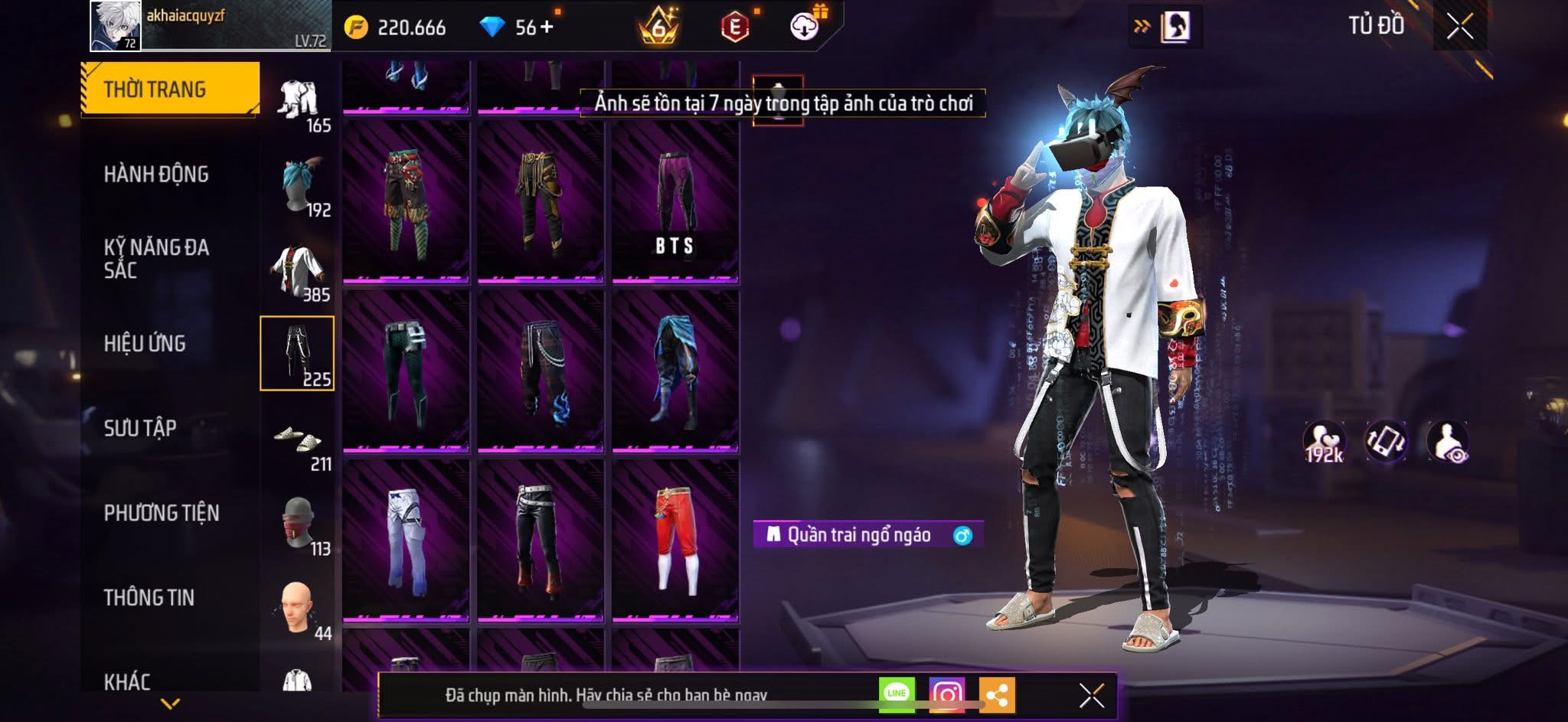This screenshot has height=722, width=1568.
Task: Select Kỹ Năng Đa Sắc menu
Action: coord(156,258)
